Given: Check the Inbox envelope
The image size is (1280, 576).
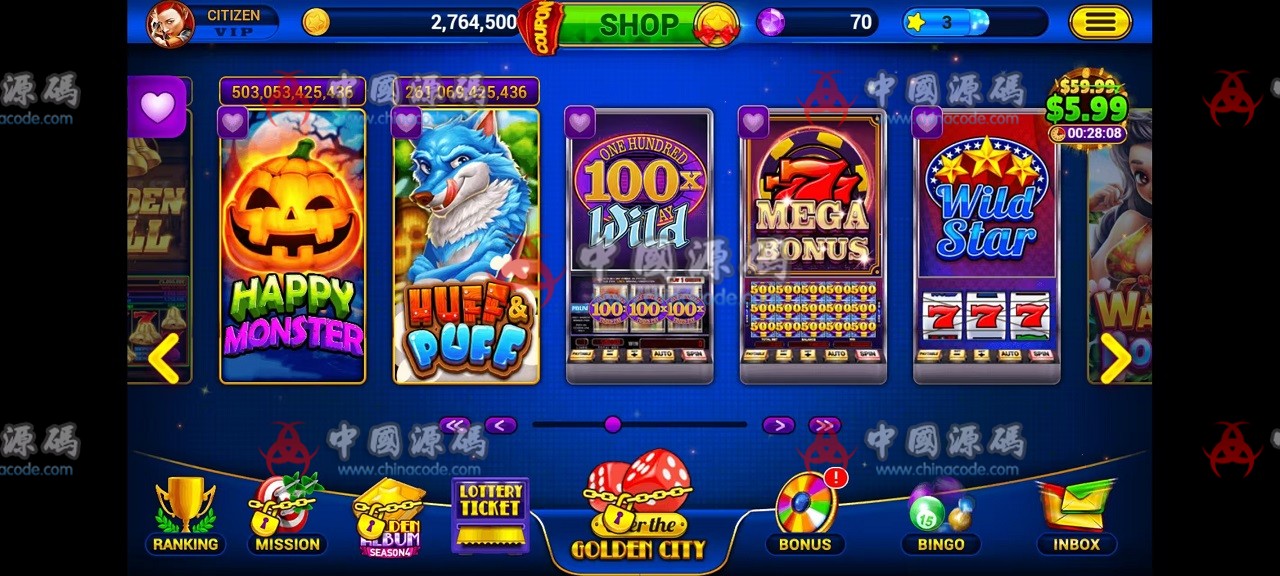Looking at the screenshot, I should (1076, 512).
